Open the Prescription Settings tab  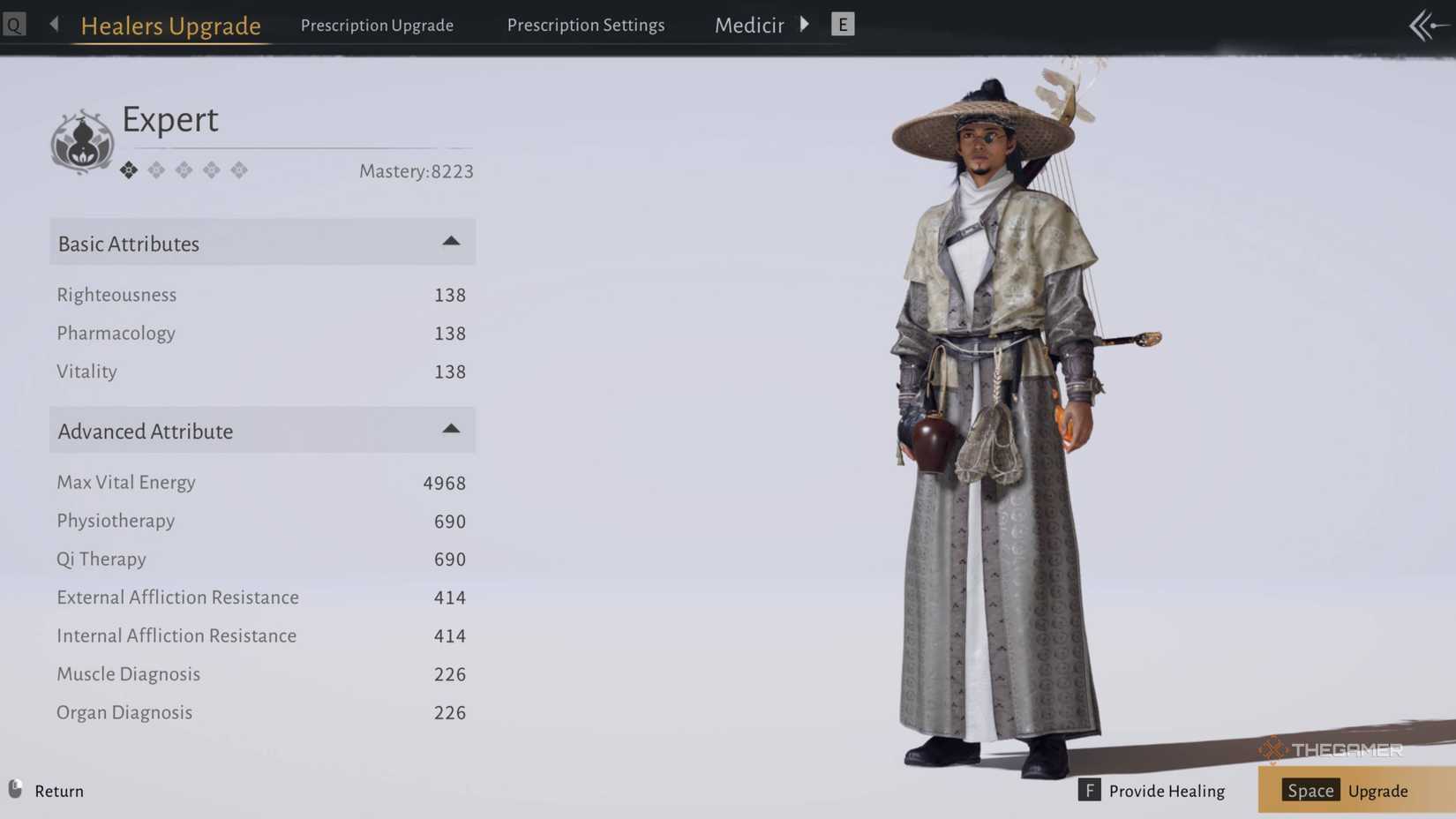tap(585, 25)
